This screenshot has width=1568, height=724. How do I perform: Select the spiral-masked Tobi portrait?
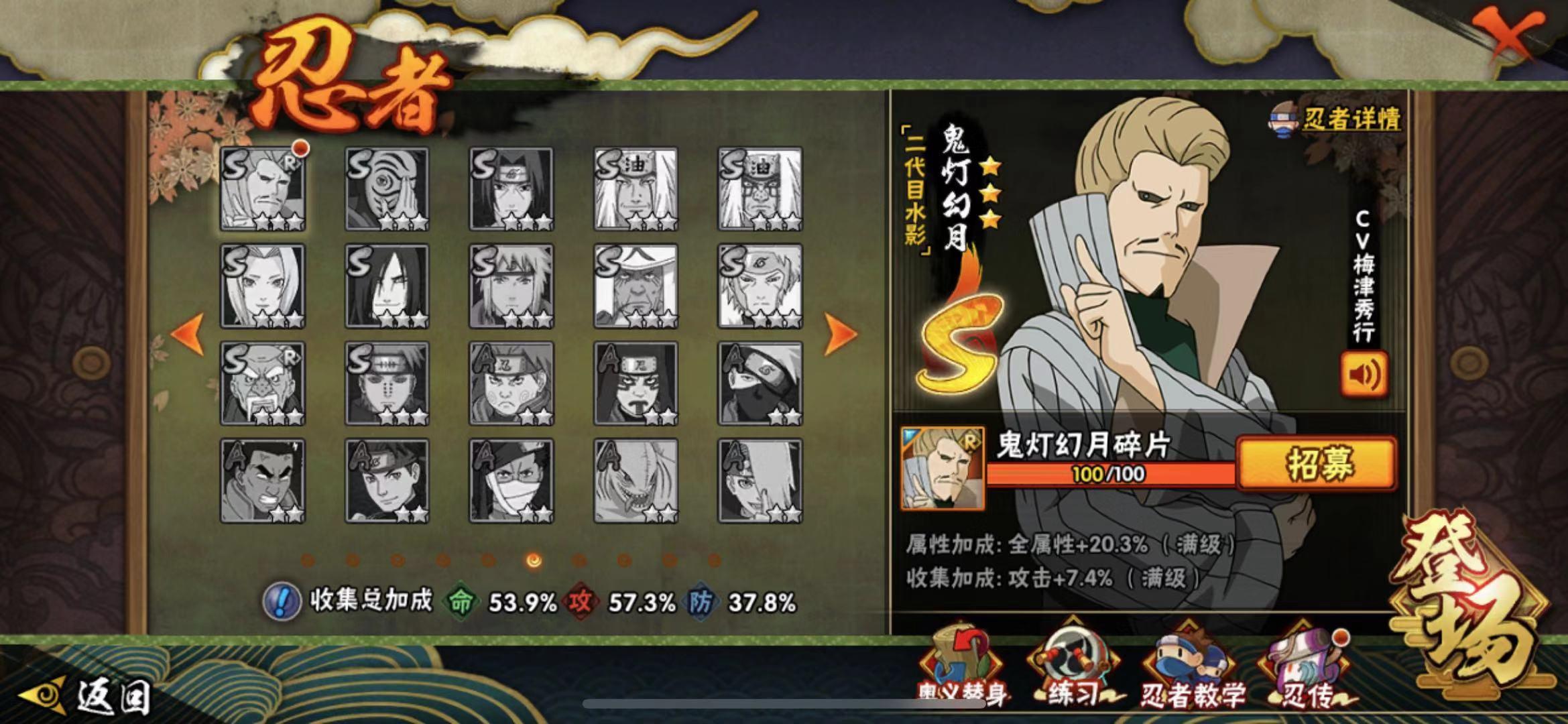point(387,189)
